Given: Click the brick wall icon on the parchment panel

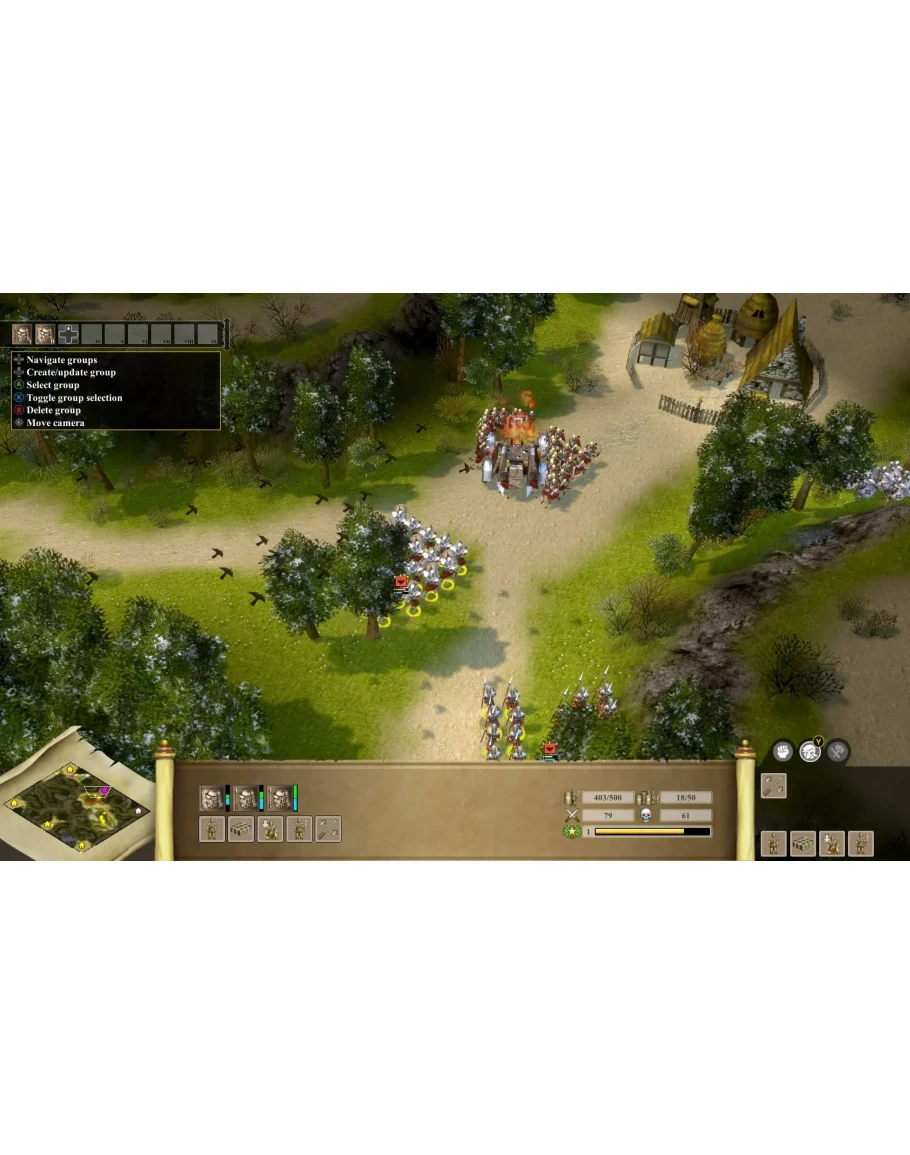Looking at the screenshot, I should (x=241, y=829).
